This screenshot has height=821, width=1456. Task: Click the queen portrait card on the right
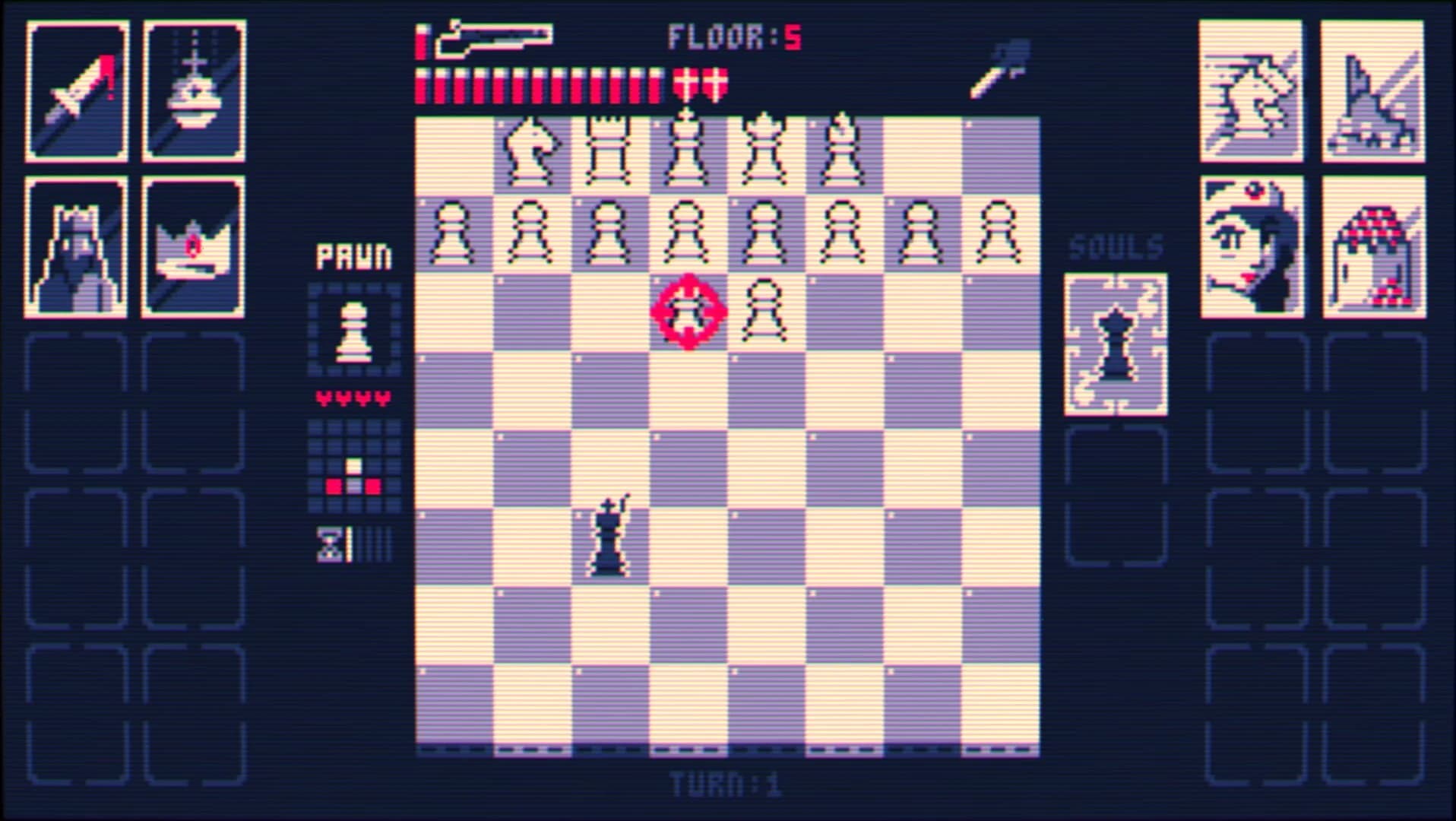click(x=1250, y=243)
